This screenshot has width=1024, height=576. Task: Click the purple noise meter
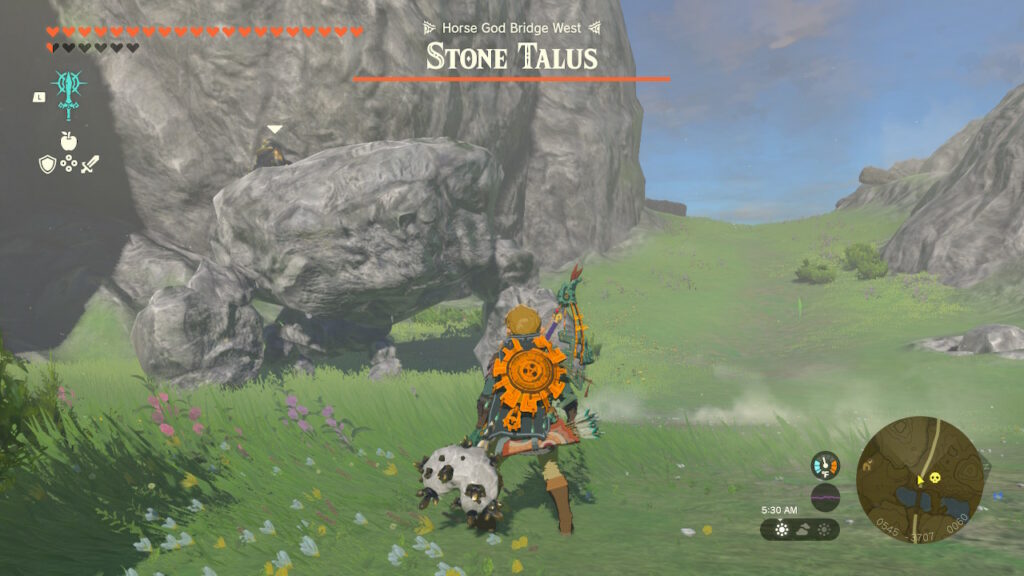pos(825,497)
